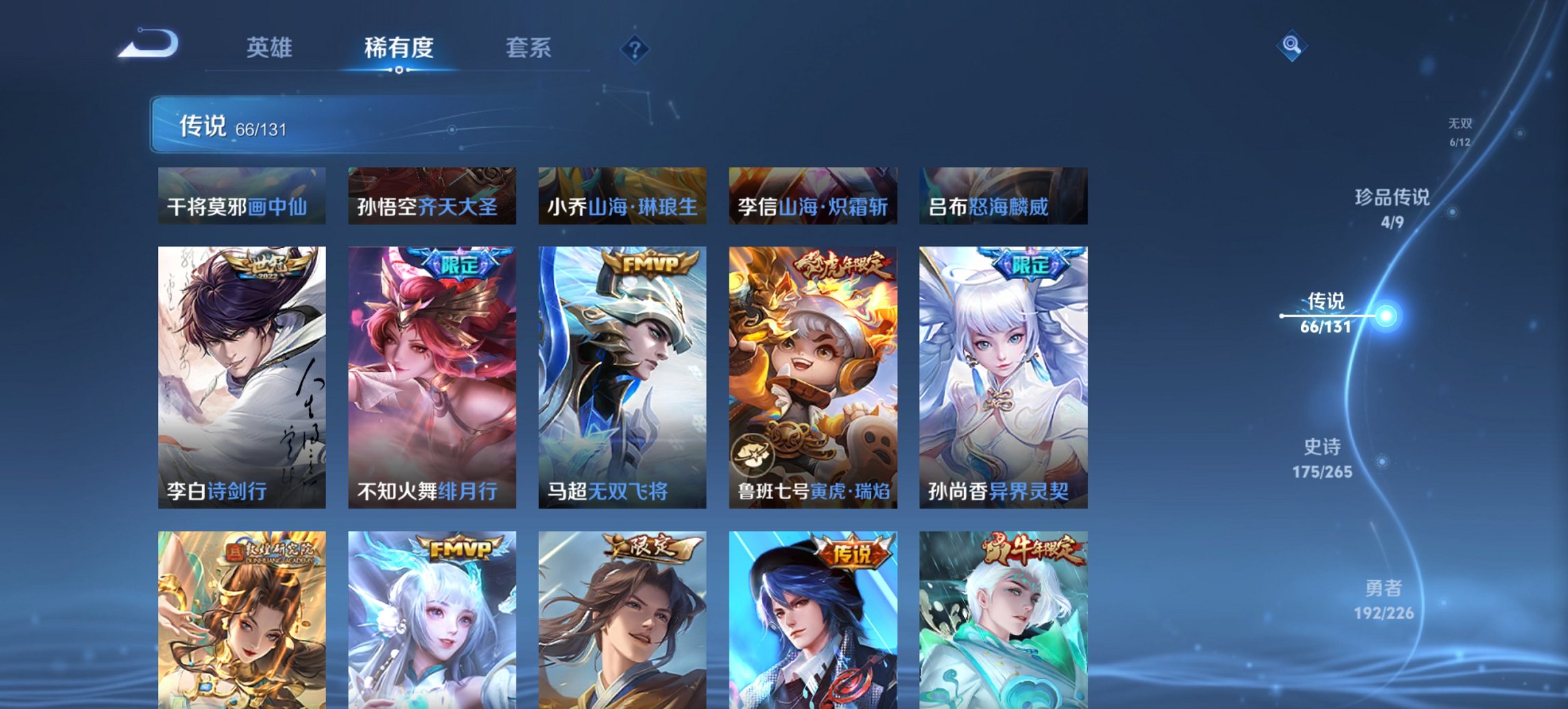Switch to the 英雄 tab
The height and width of the screenshot is (709, 1568).
coord(271,49)
